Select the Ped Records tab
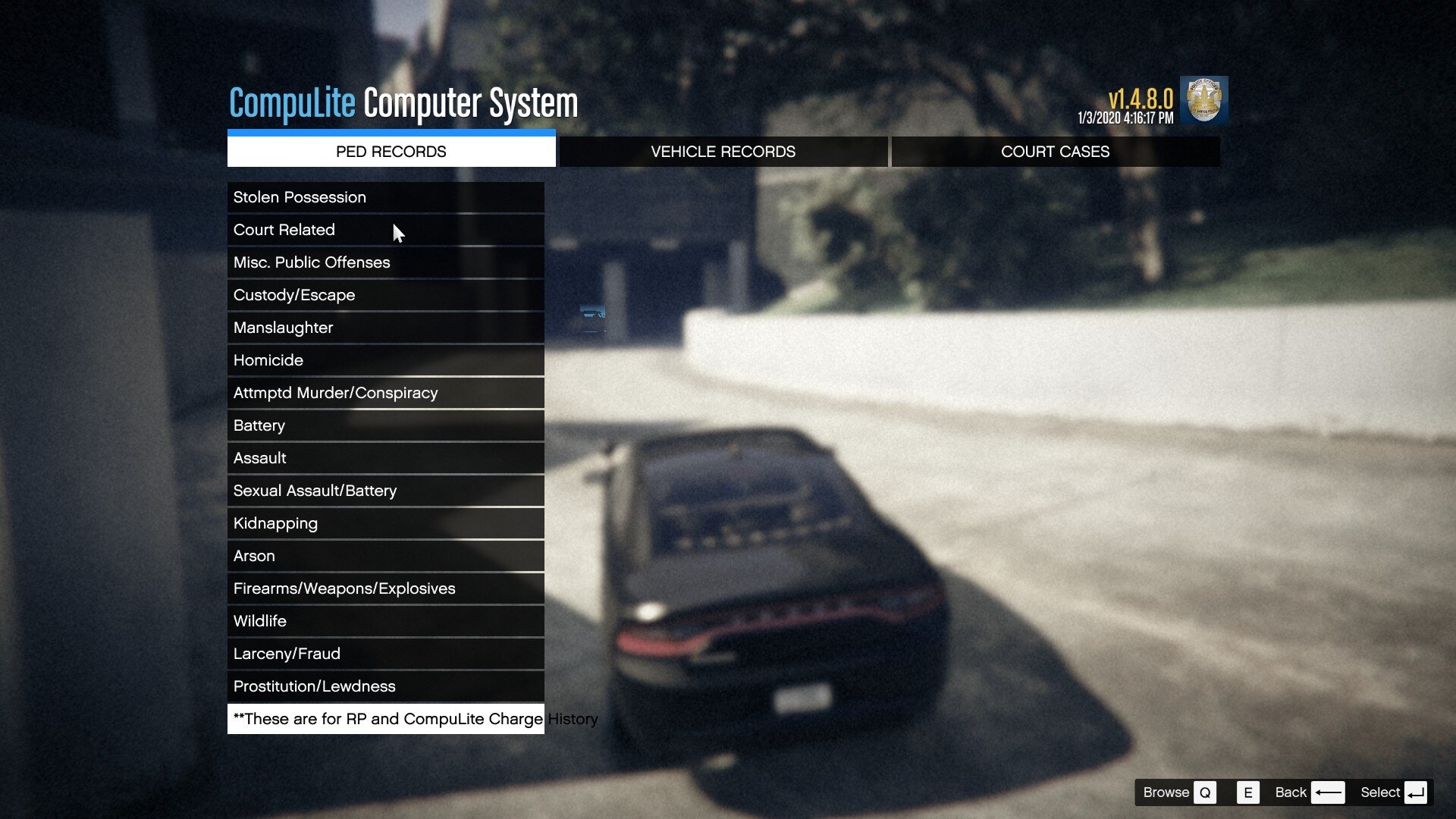The image size is (1456, 819). point(391,152)
